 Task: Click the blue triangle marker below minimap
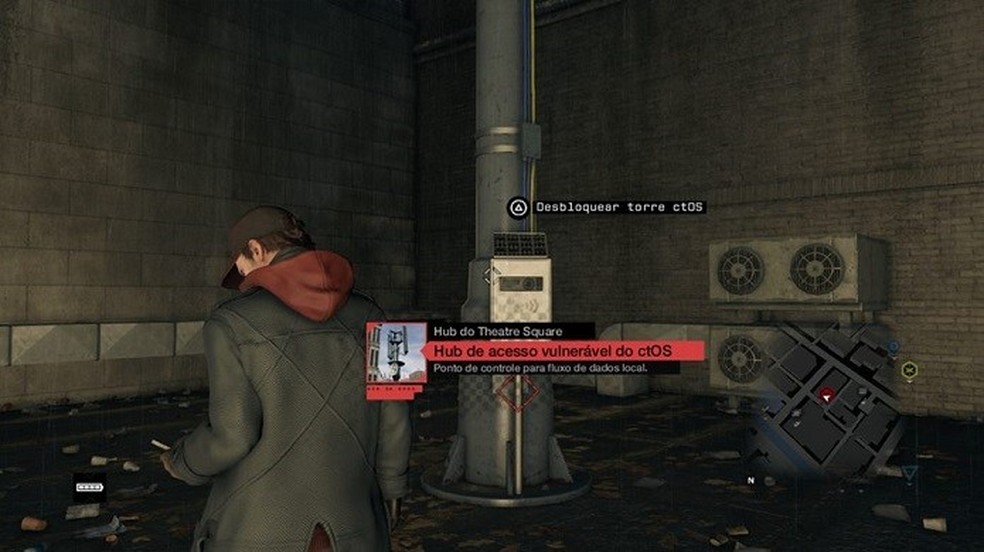[909, 473]
